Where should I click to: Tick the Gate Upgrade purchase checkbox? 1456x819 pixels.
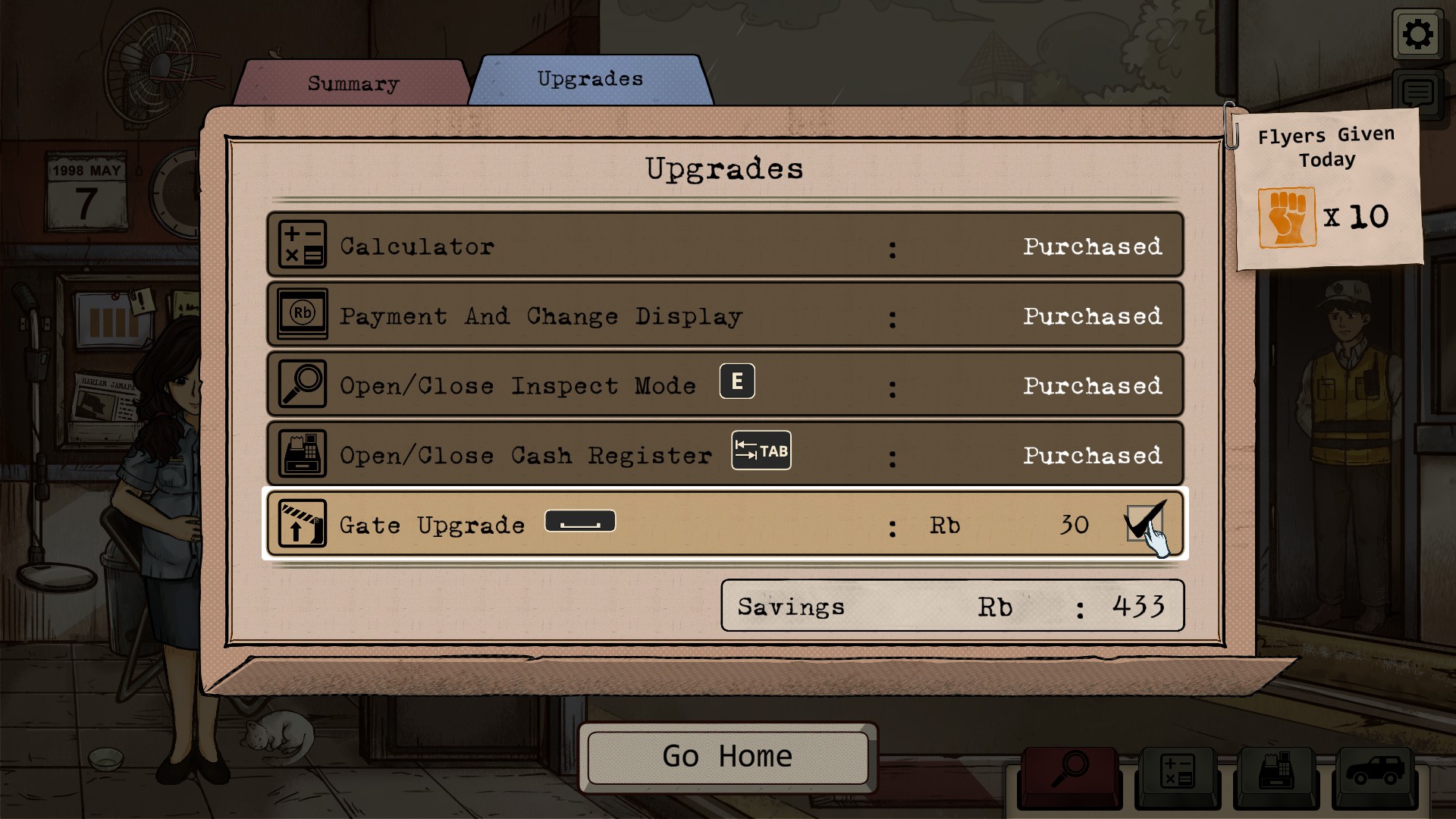1144,523
